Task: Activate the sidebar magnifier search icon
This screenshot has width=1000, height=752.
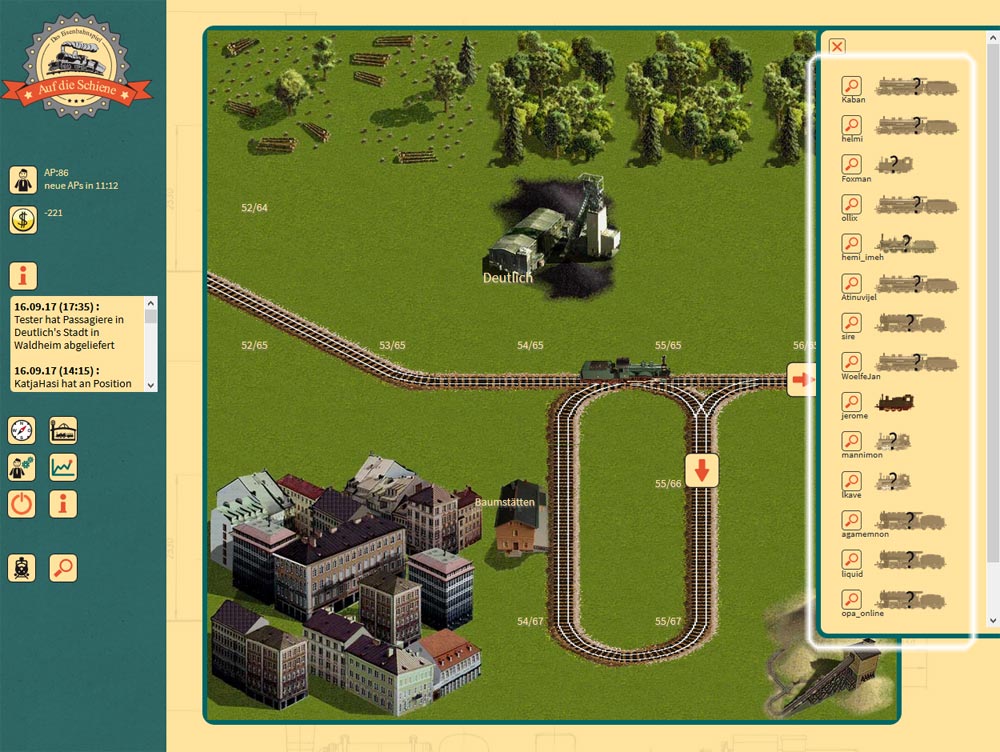Action: point(64,567)
